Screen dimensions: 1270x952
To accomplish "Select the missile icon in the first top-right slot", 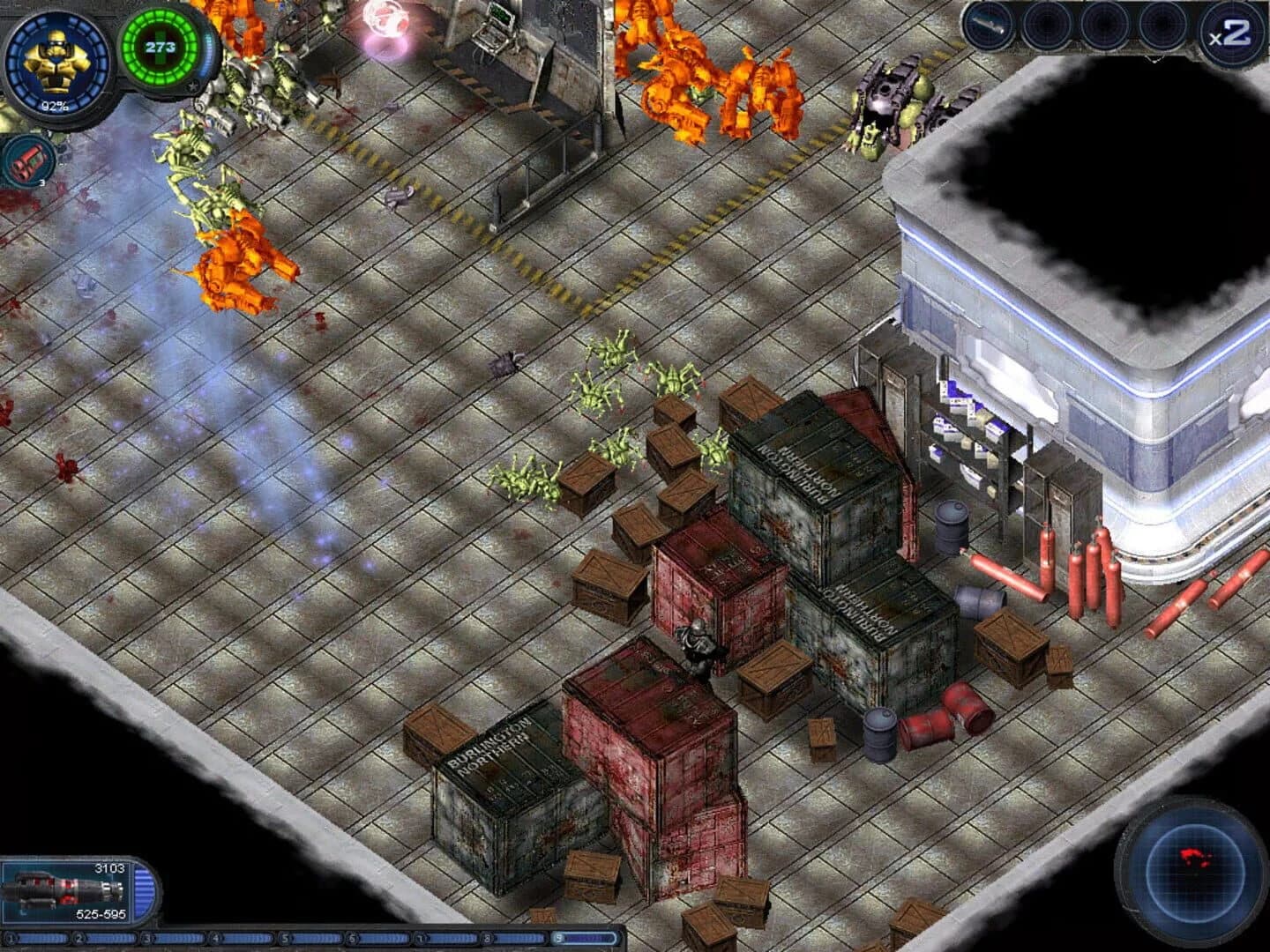I will 990,26.
